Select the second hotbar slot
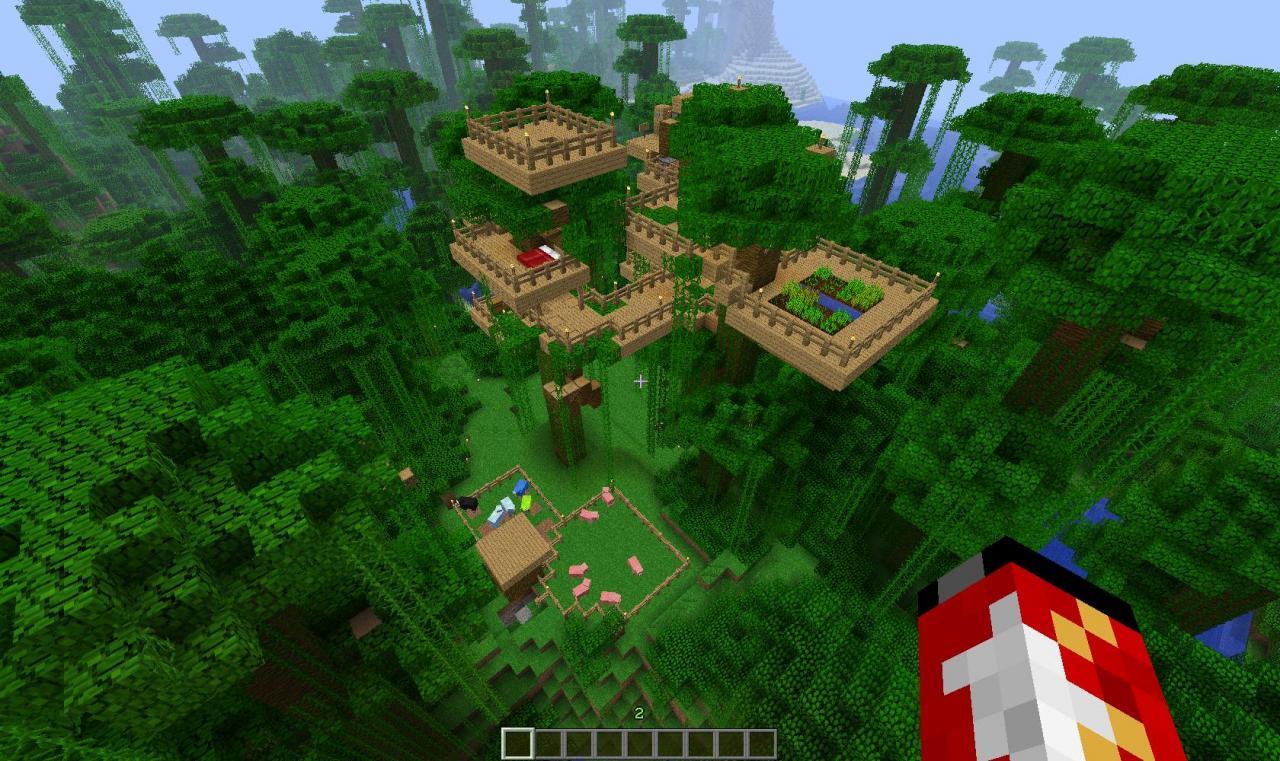Screen dimensions: 1280x761 [550, 742]
